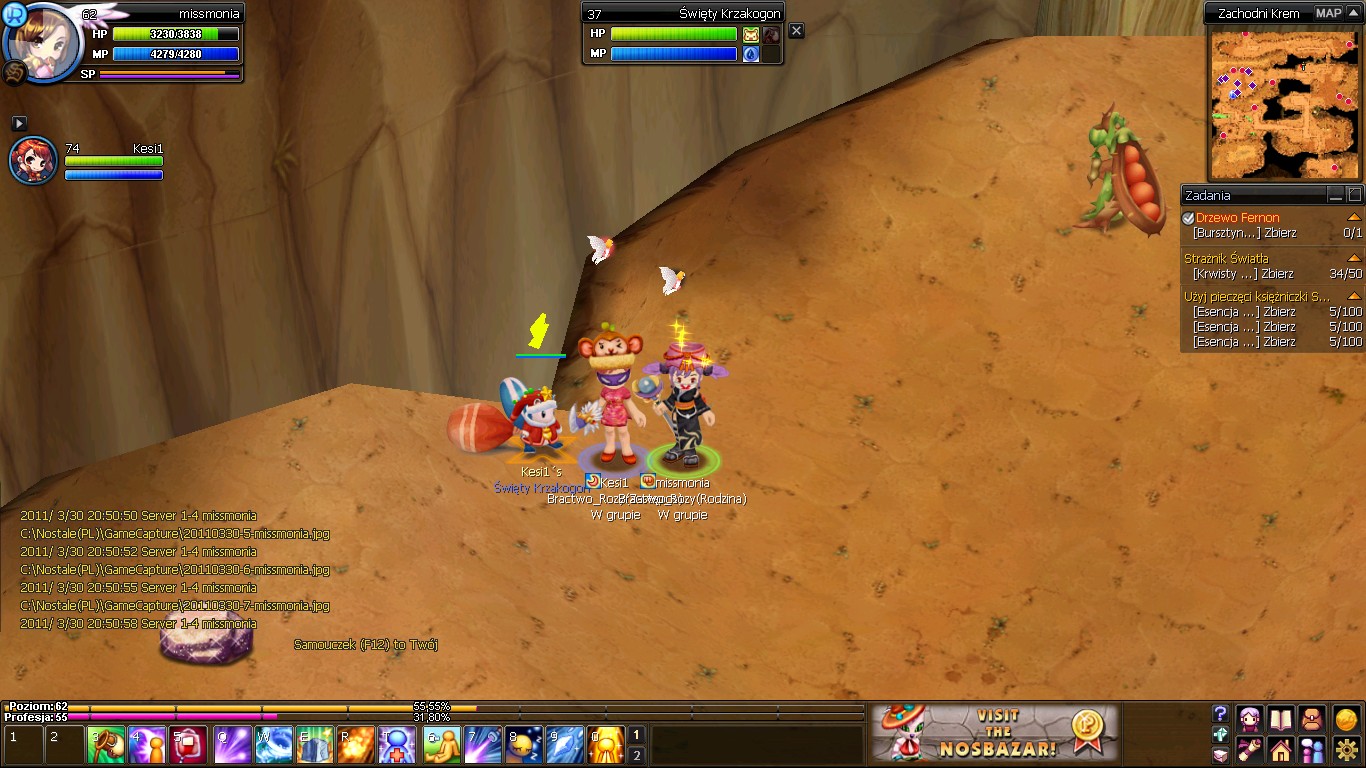Screen dimensions: 1366x768
Task: Toggle the party list arrow button
Action: [x=19, y=123]
